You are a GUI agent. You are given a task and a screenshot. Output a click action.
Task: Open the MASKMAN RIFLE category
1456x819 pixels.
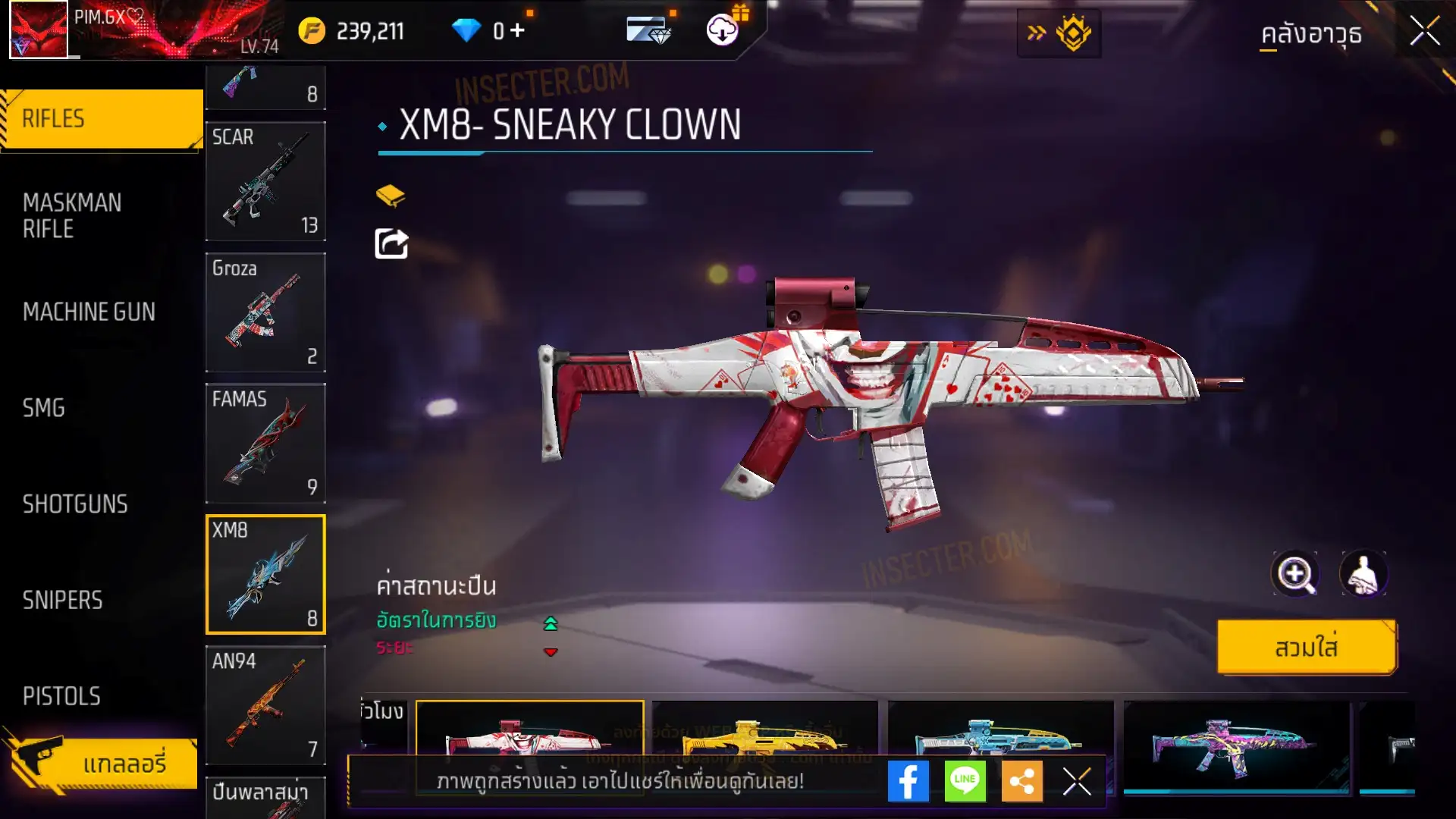pos(73,215)
